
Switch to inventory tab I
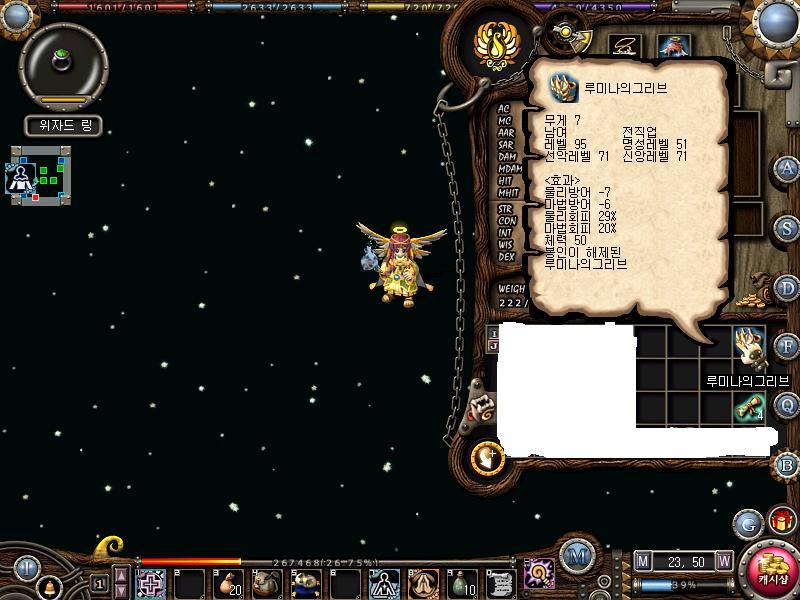click(493, 332)
